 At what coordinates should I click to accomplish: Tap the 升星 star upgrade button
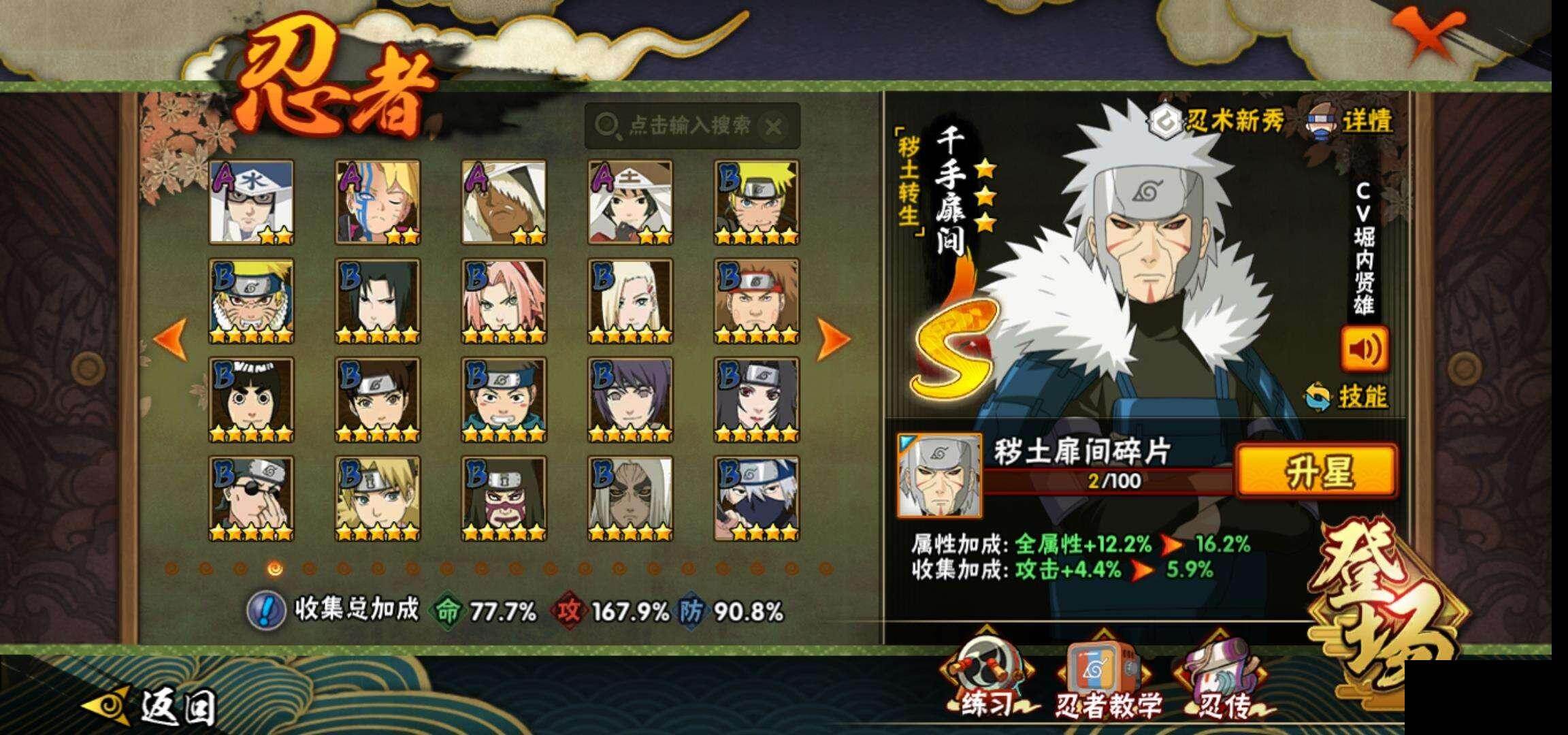1316,470
